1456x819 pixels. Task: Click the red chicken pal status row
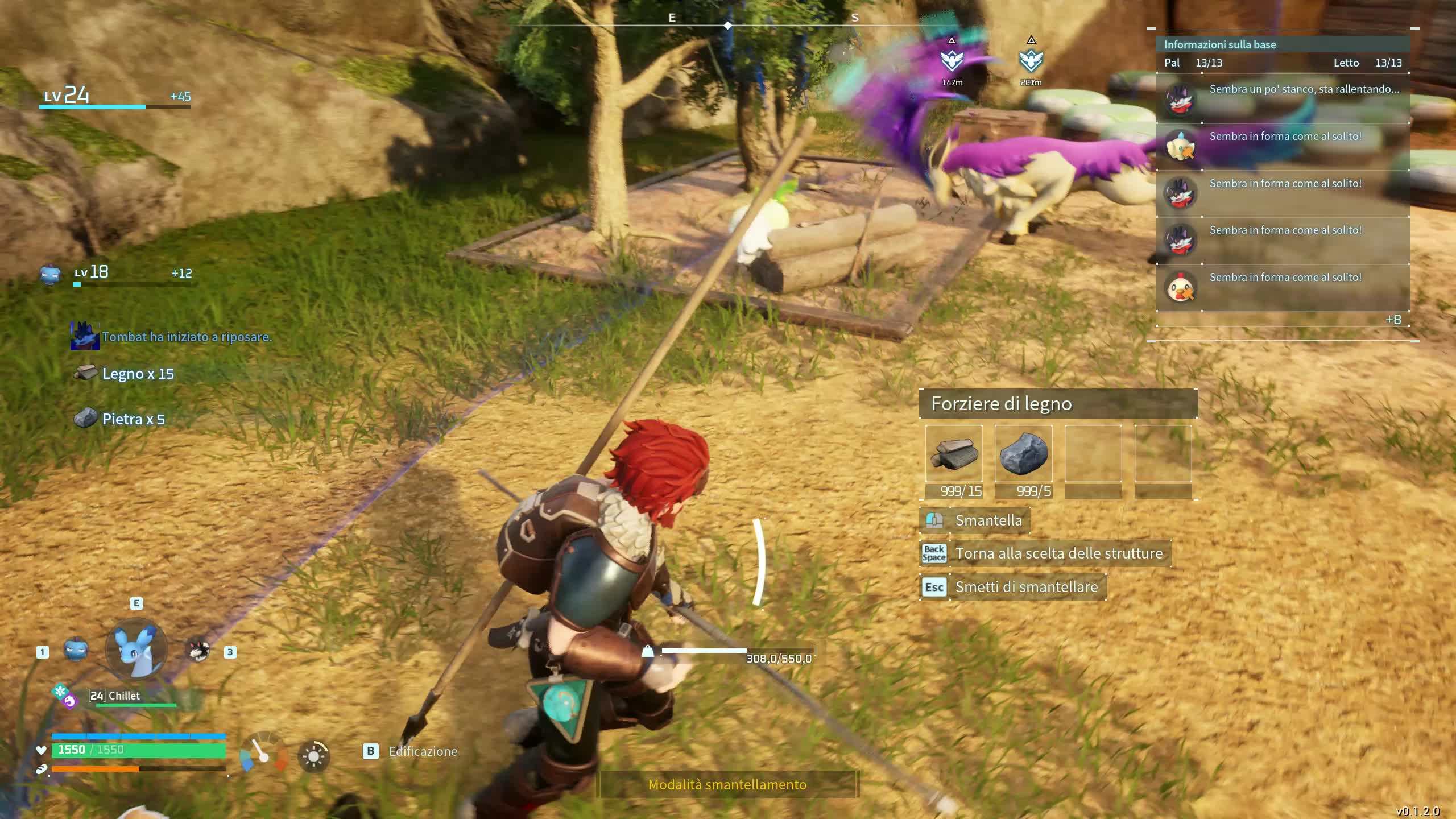pos(1283,287)
